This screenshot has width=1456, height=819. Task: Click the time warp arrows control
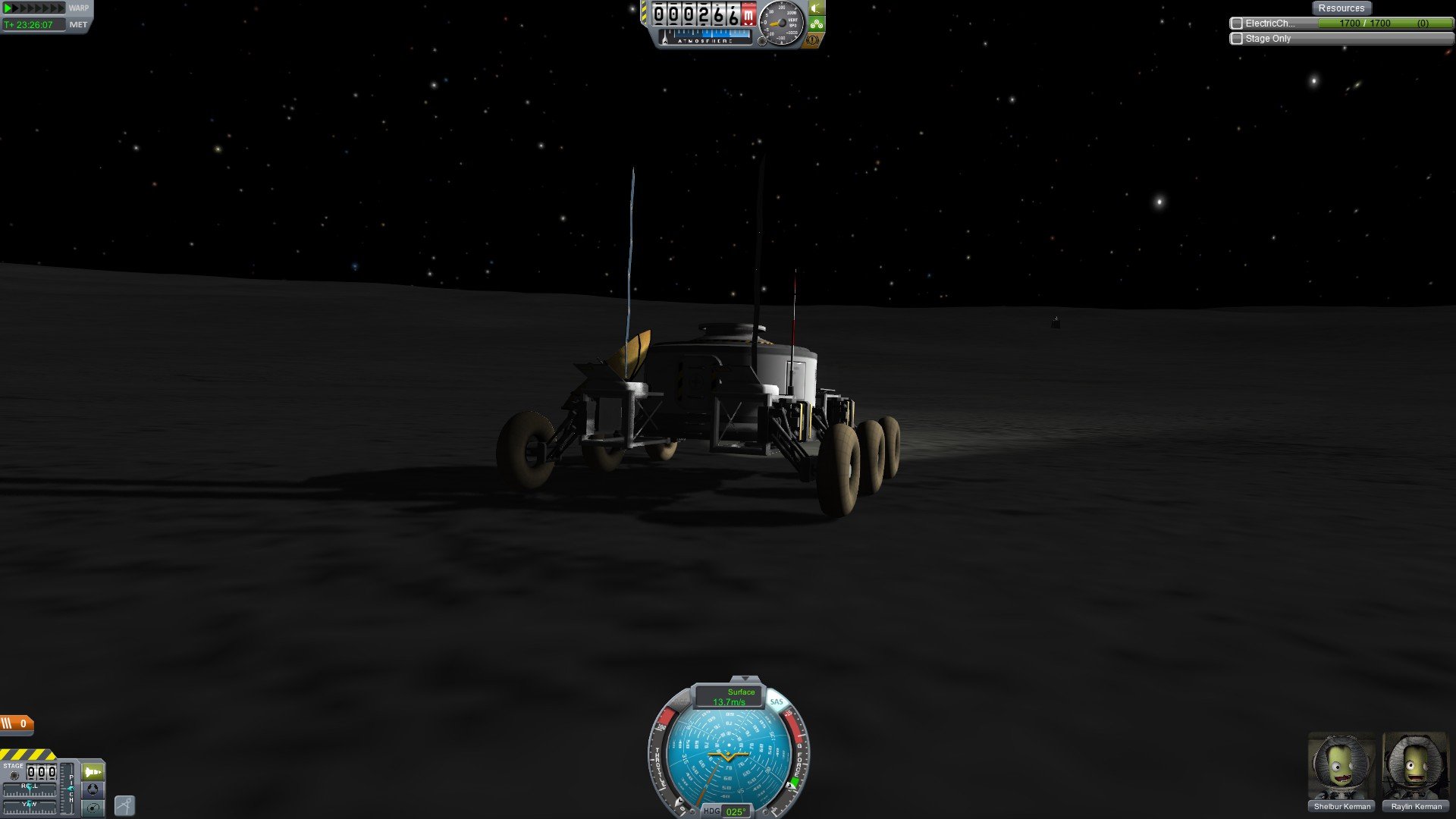point(34,8)
